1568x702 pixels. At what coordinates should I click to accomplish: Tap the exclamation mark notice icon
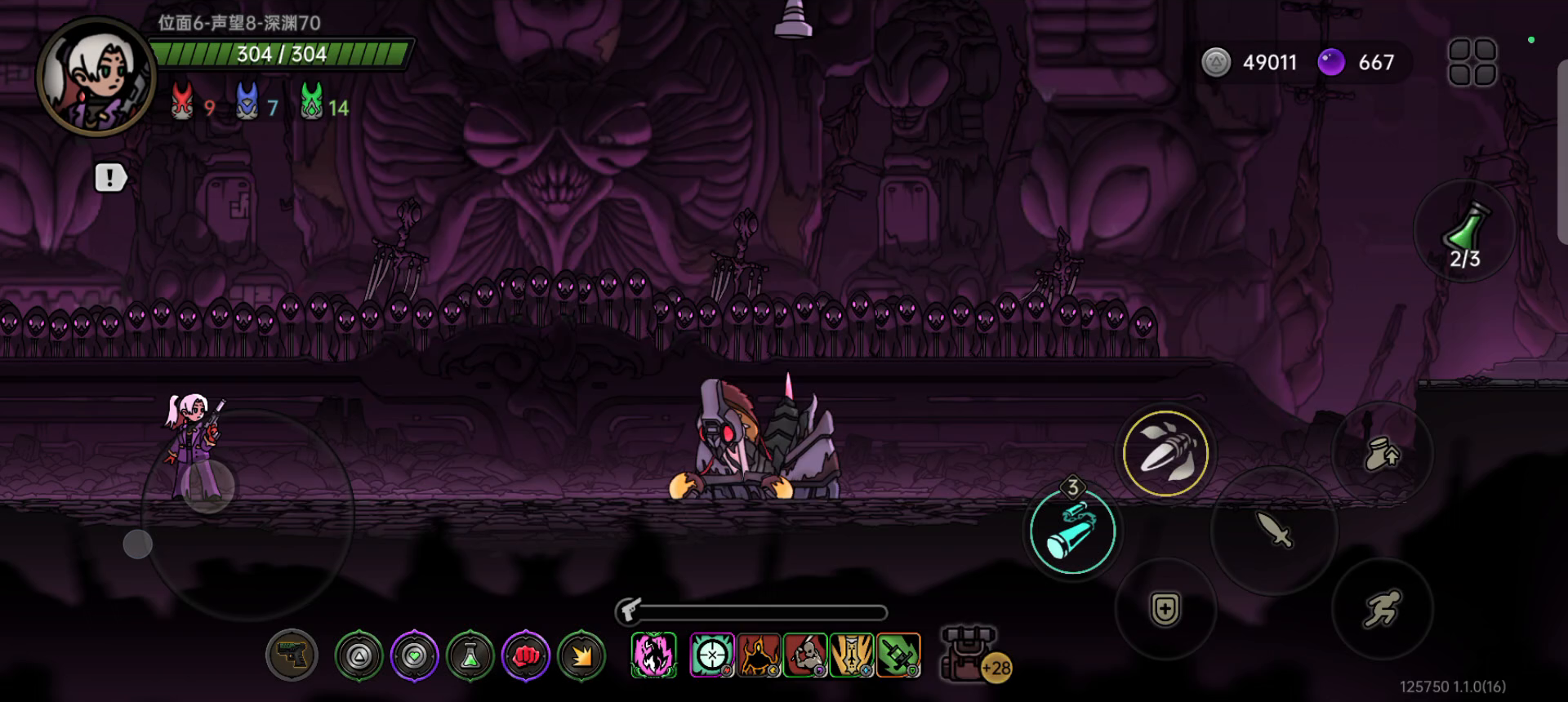[x=110, y=177]
